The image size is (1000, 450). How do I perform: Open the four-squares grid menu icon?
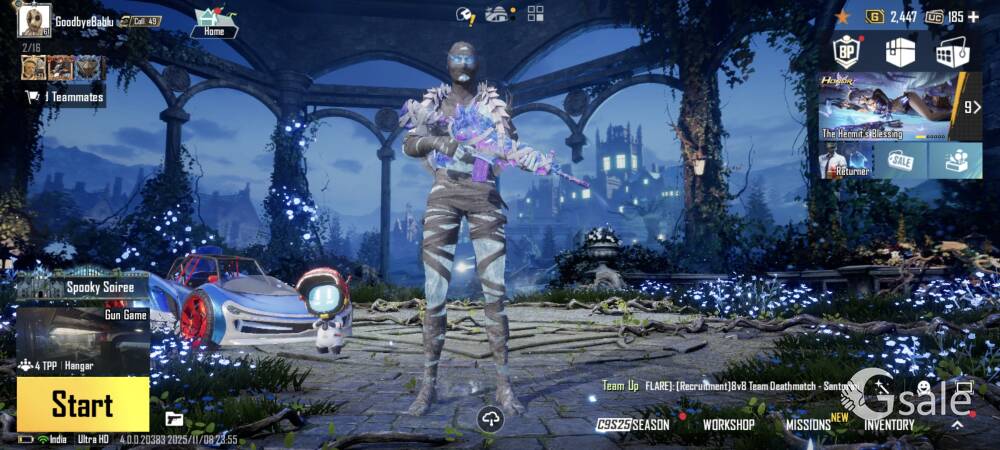(x=536, y=13)
